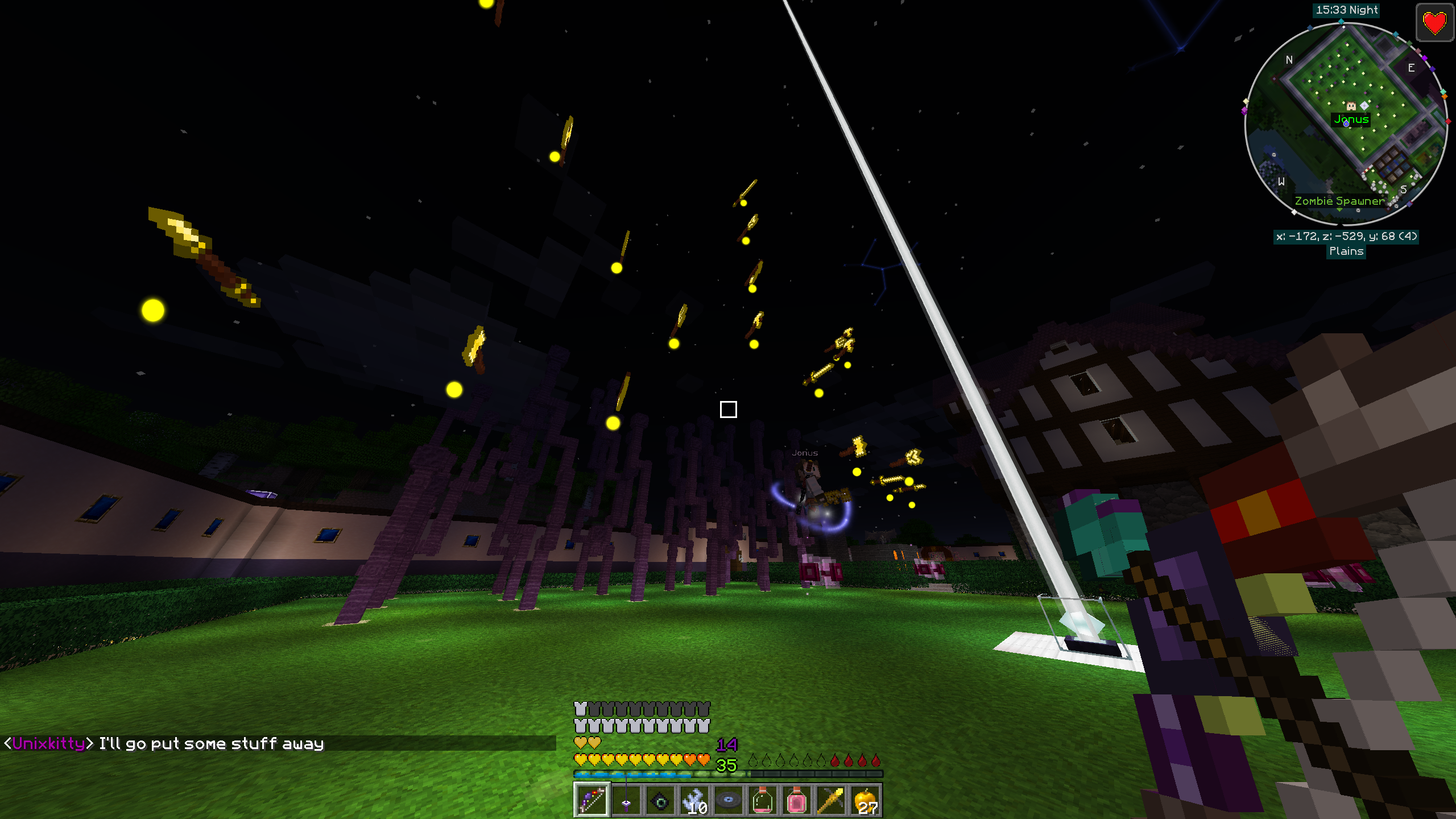
Task: Pick the grey music disc slot
Action: [729, 800]
